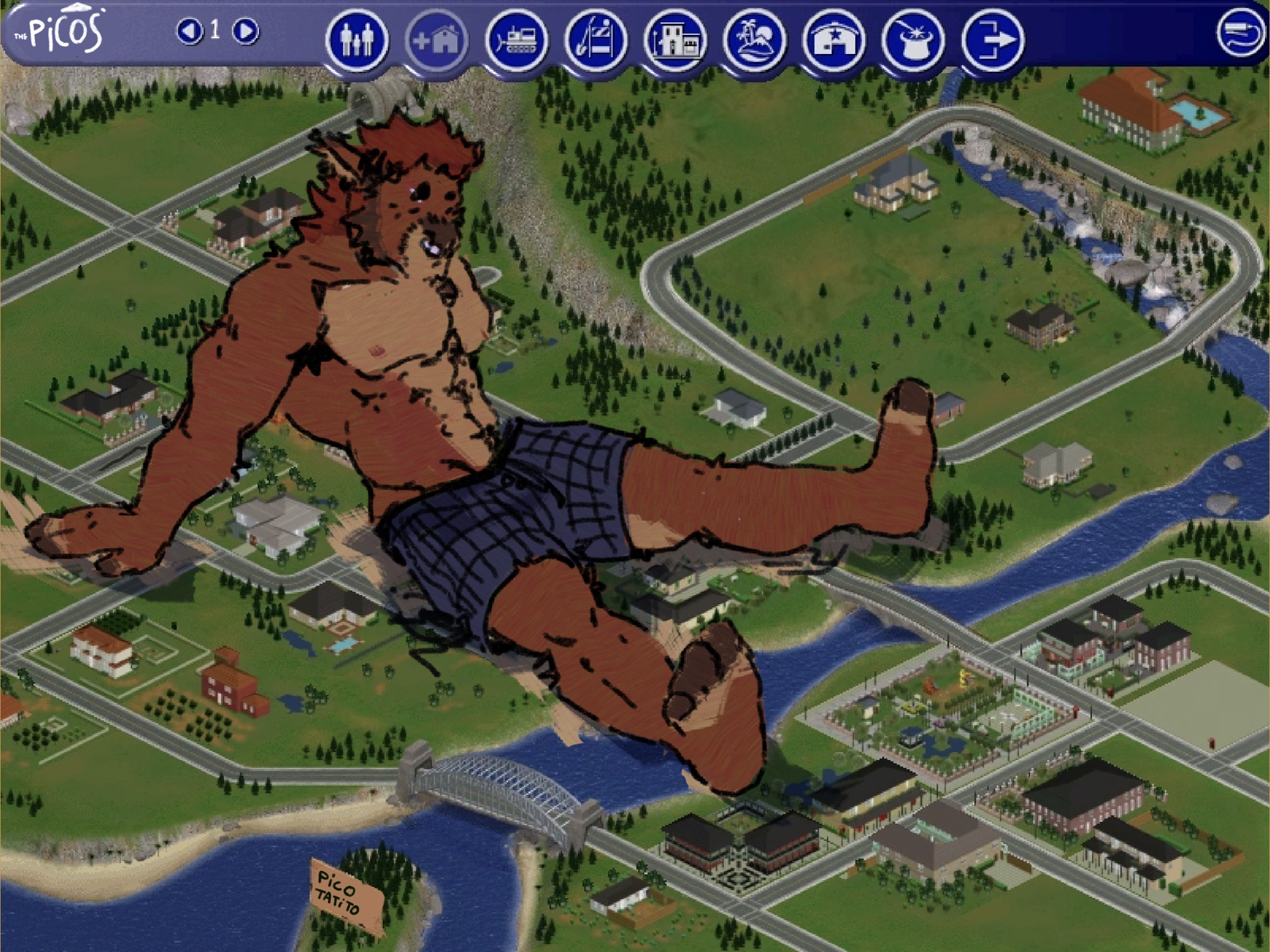
Task: Go to the previous neighborhood
Action: [189, 30]
